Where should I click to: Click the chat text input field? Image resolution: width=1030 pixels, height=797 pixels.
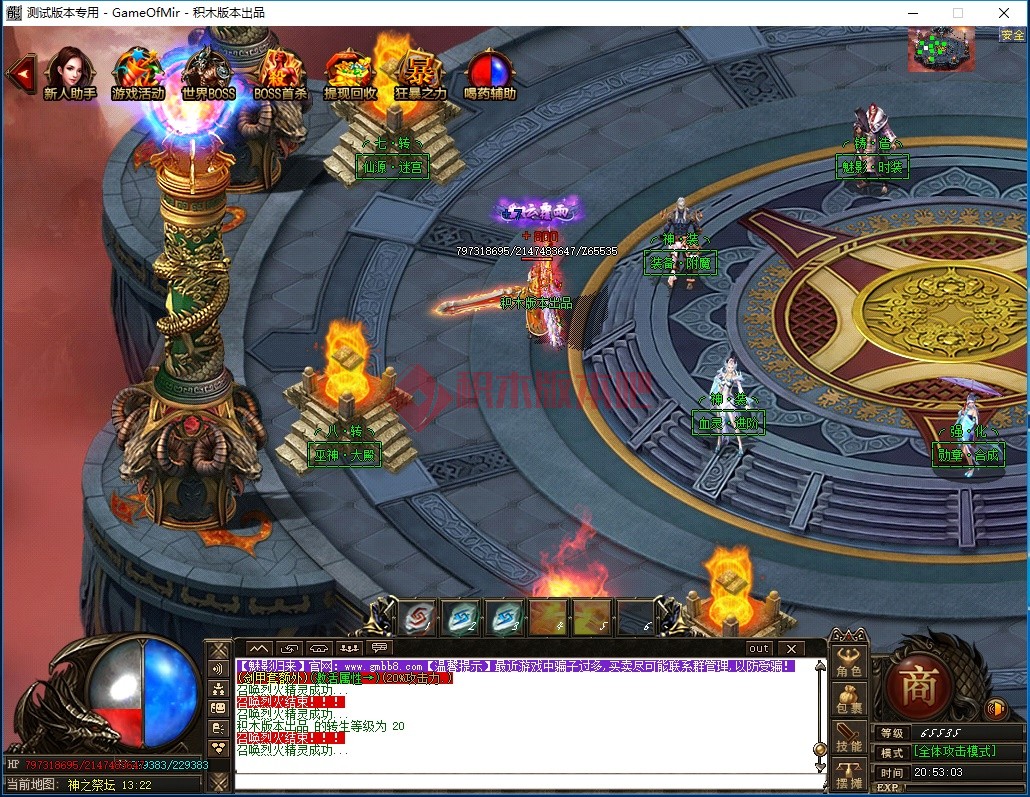pyautogui.click(x=525, y=781)
